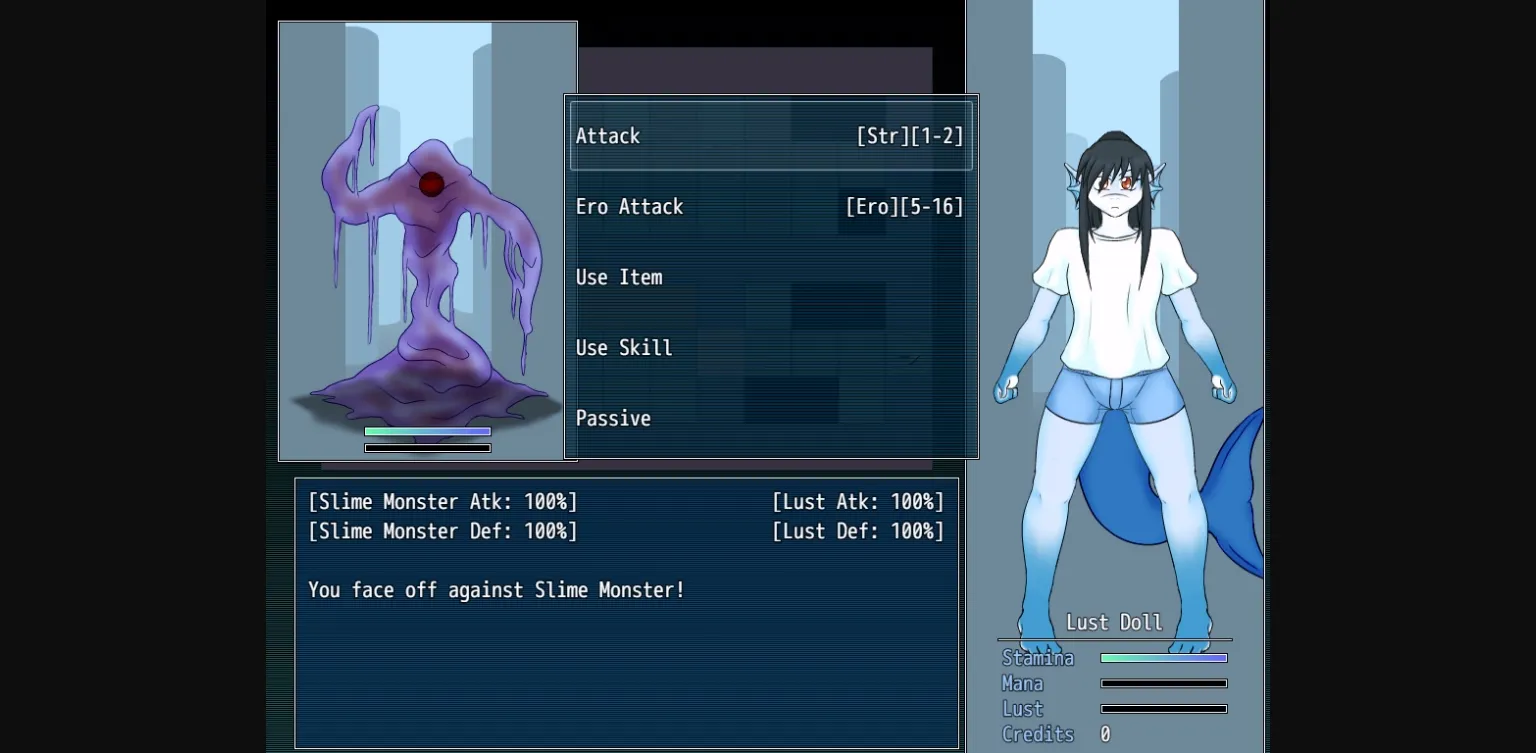The width and height of the screenshot is (1536, 753).
Task: Click the Slime Monster Atk: 100% text
Action: [442, 501]
